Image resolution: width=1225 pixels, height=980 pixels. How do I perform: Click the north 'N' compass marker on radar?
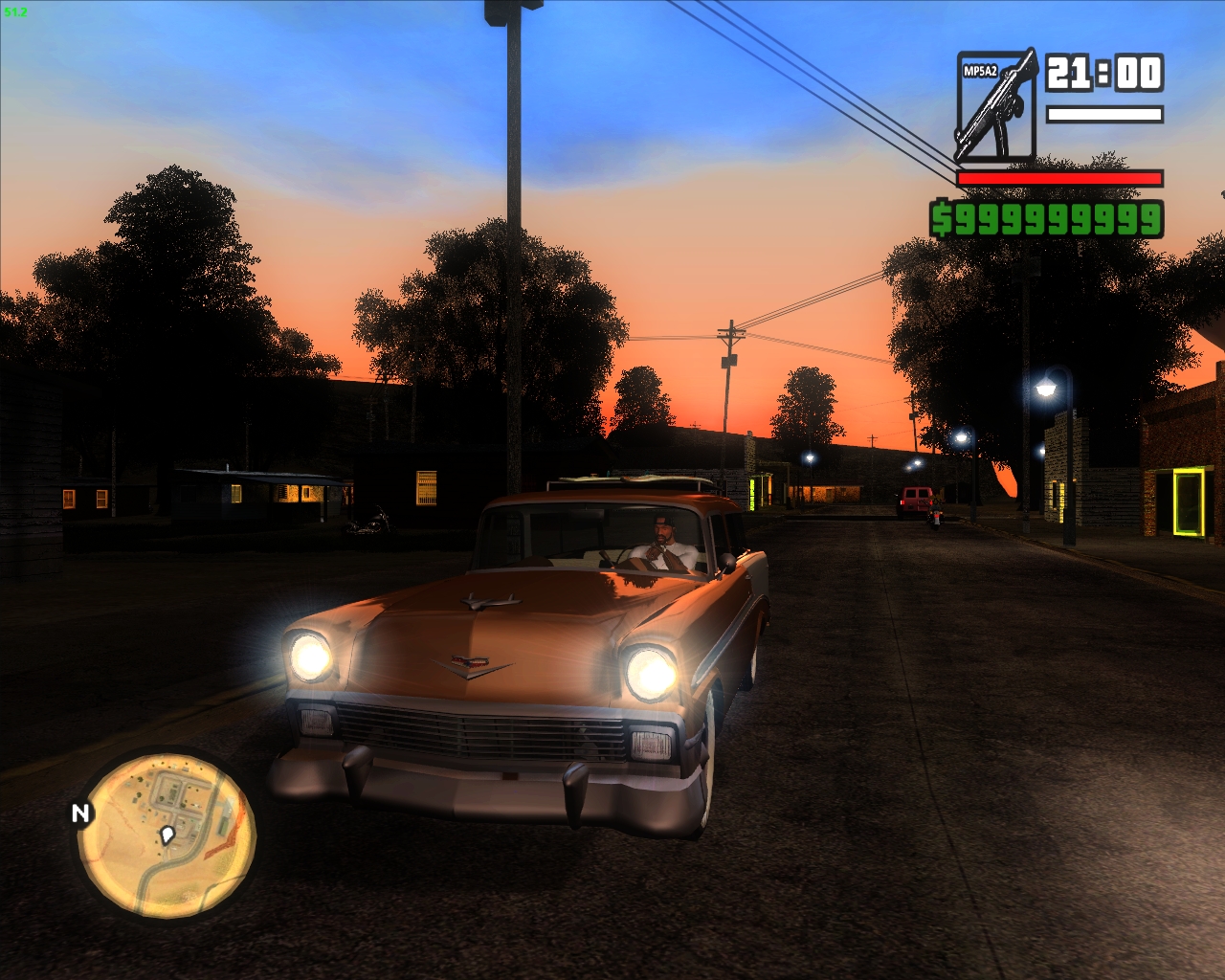coord(79,814)
